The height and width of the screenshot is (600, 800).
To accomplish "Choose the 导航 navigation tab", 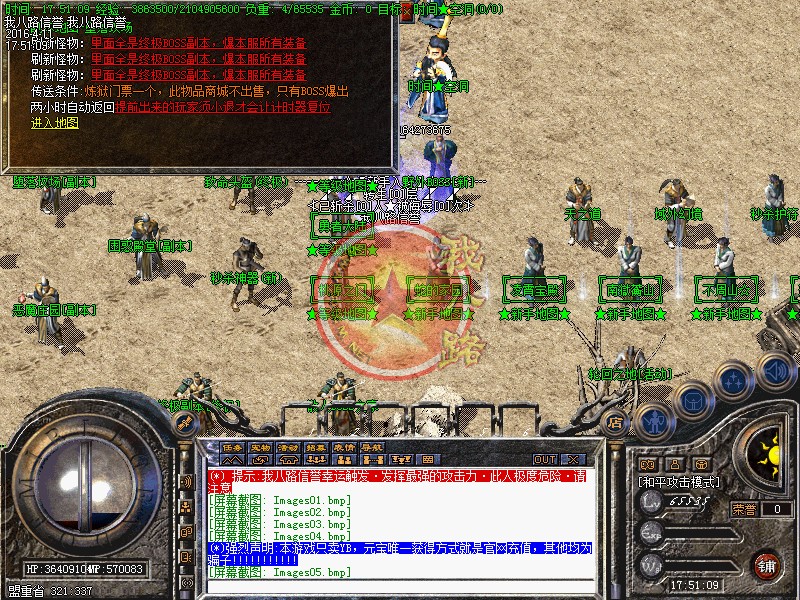I will (x=373, y=447).
